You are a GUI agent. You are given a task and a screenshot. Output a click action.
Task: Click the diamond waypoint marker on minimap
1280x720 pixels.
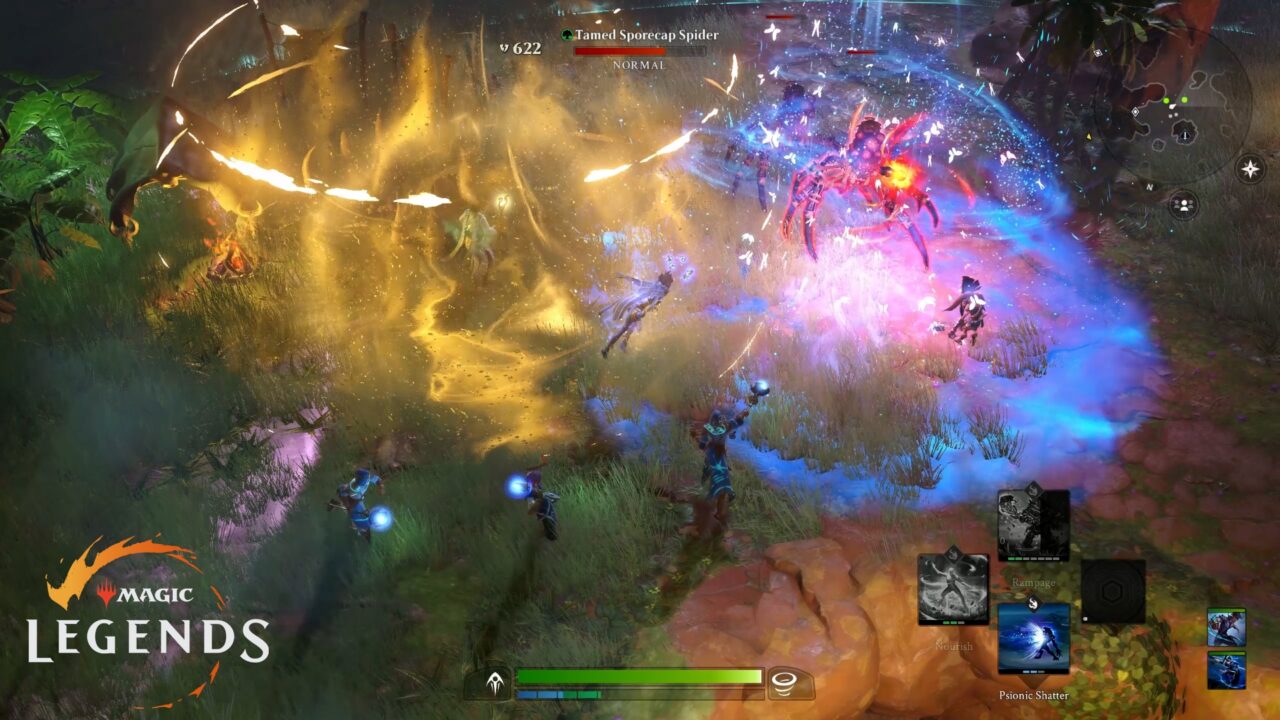point(1136,111)
